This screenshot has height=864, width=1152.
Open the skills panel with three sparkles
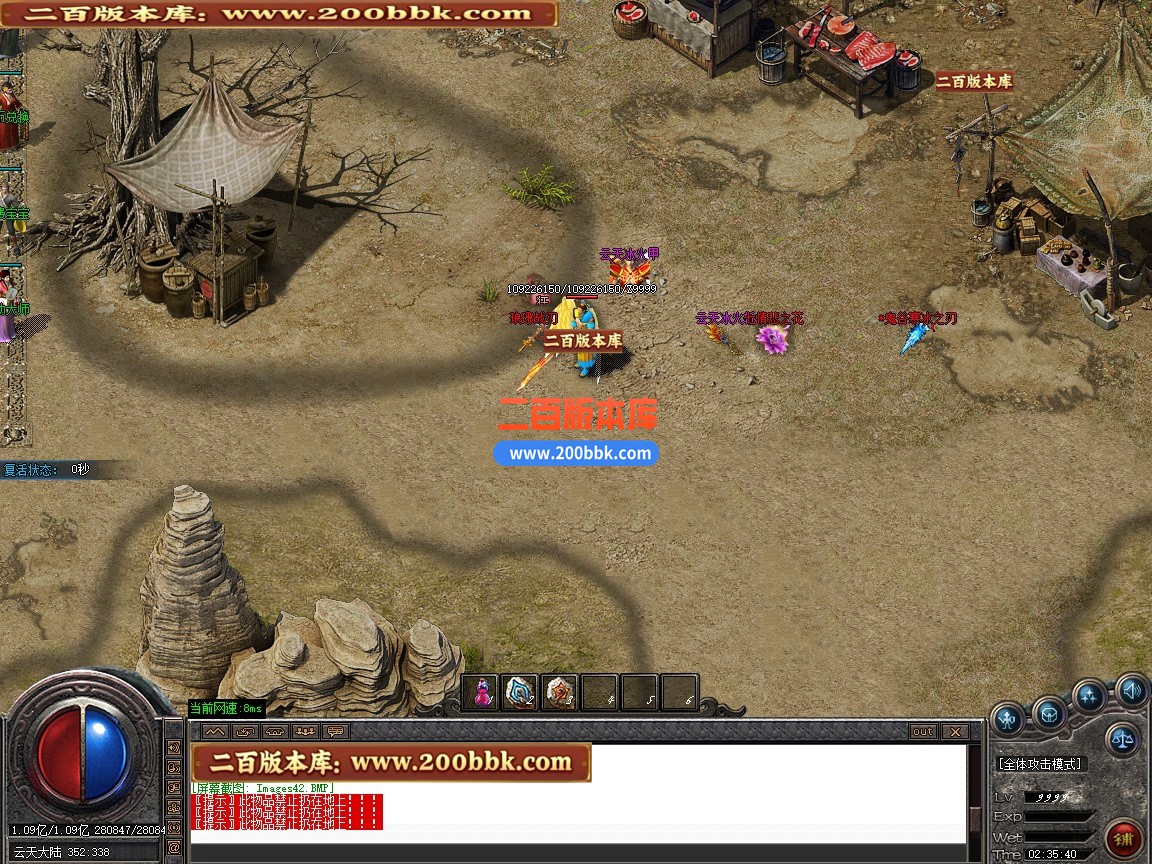[x=1089, y=696]
